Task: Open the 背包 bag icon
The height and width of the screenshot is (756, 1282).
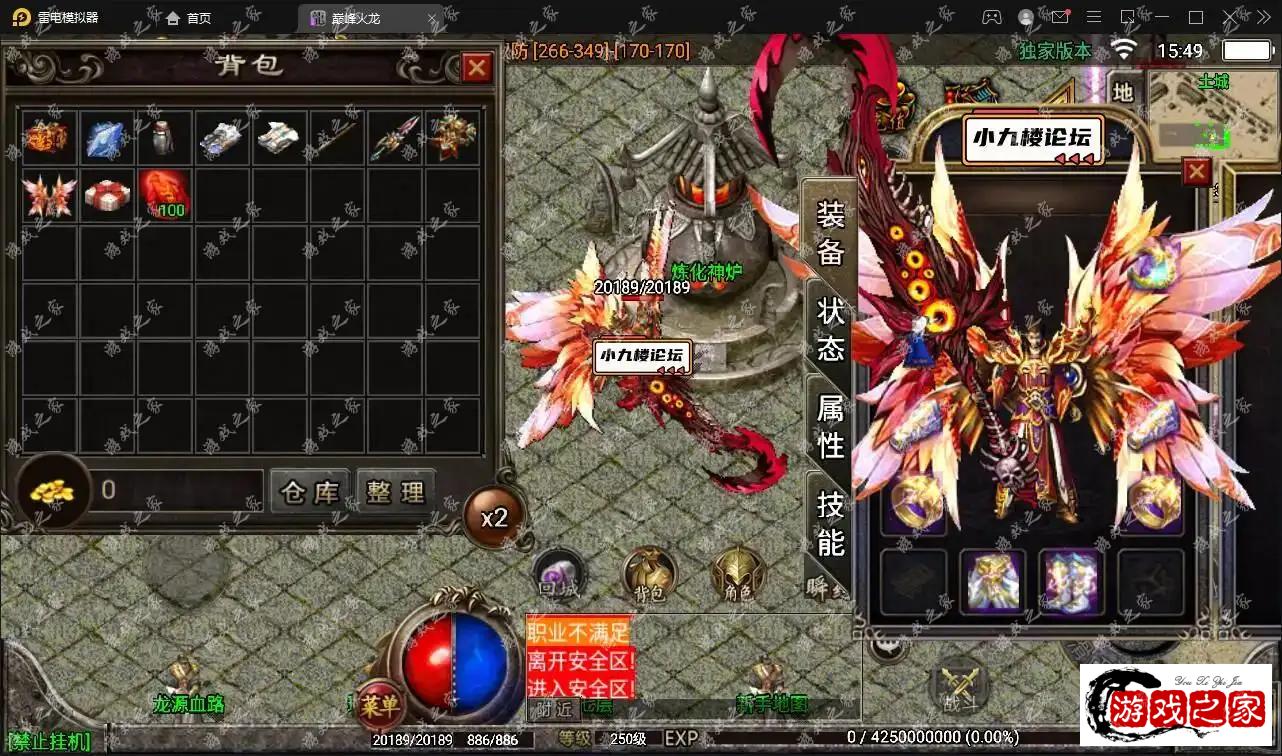Action: pyautogui.click(x=649, y=575)
